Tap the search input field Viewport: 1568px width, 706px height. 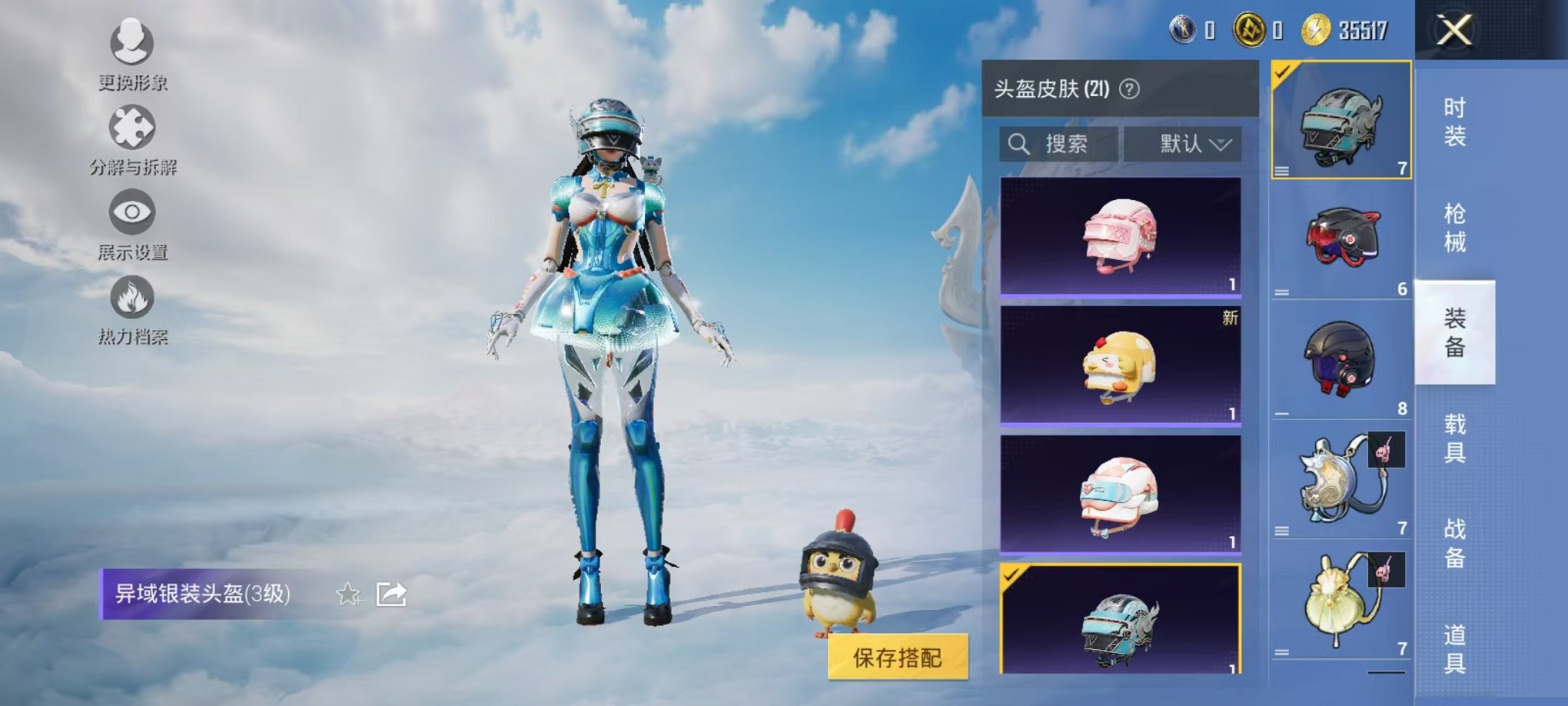click(x=1068, y=143)
